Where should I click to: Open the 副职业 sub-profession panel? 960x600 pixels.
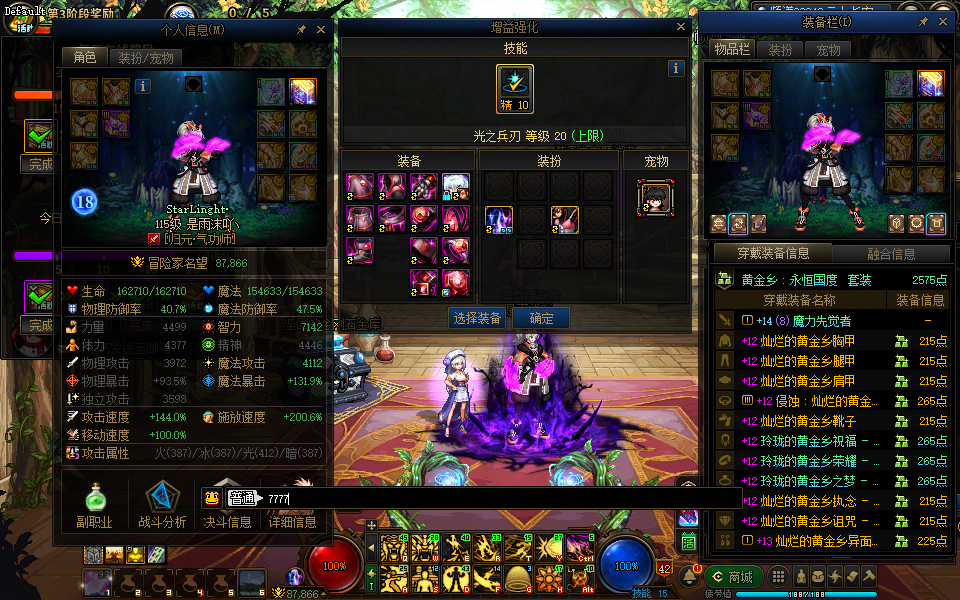94,505
